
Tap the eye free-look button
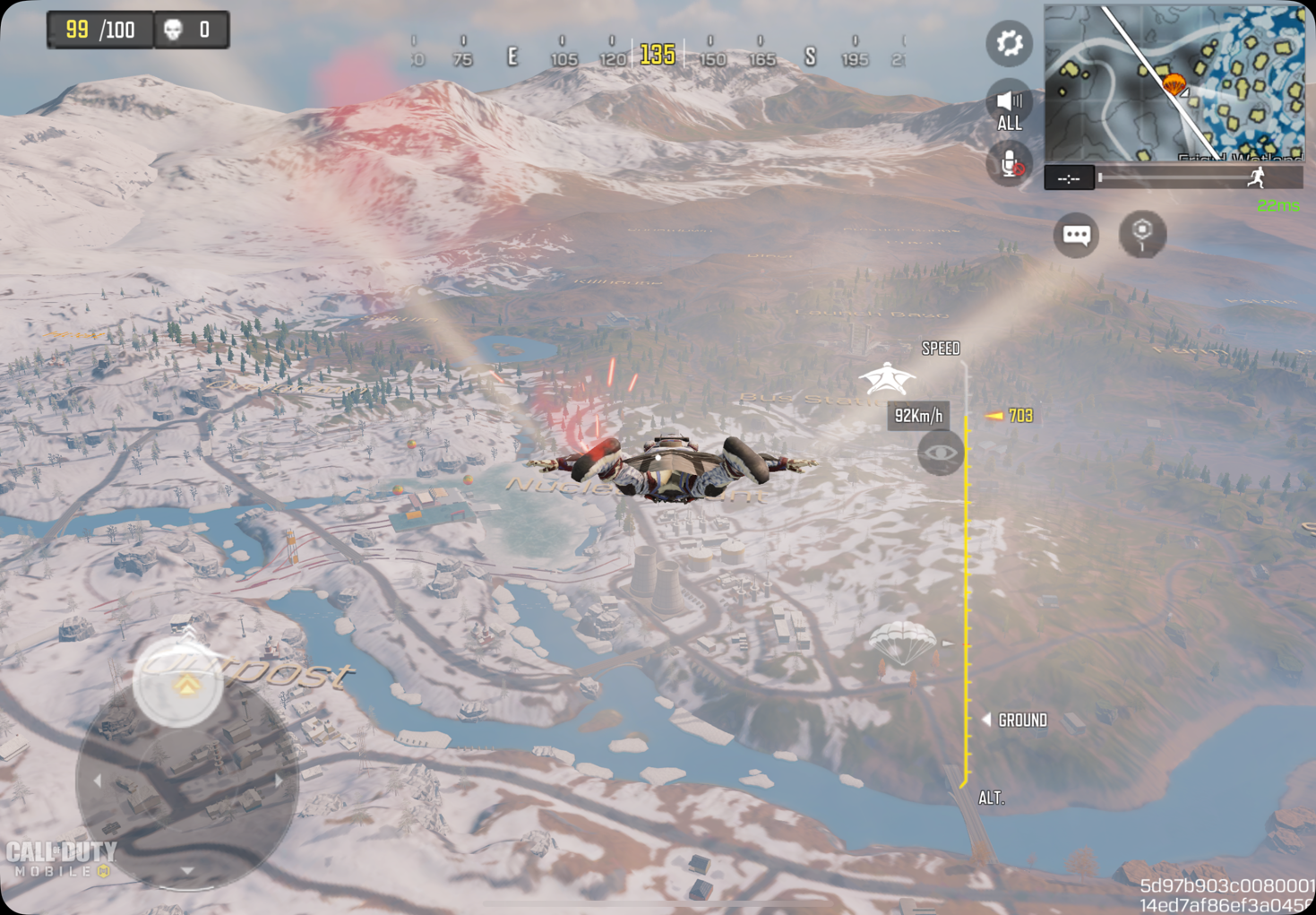940,453
